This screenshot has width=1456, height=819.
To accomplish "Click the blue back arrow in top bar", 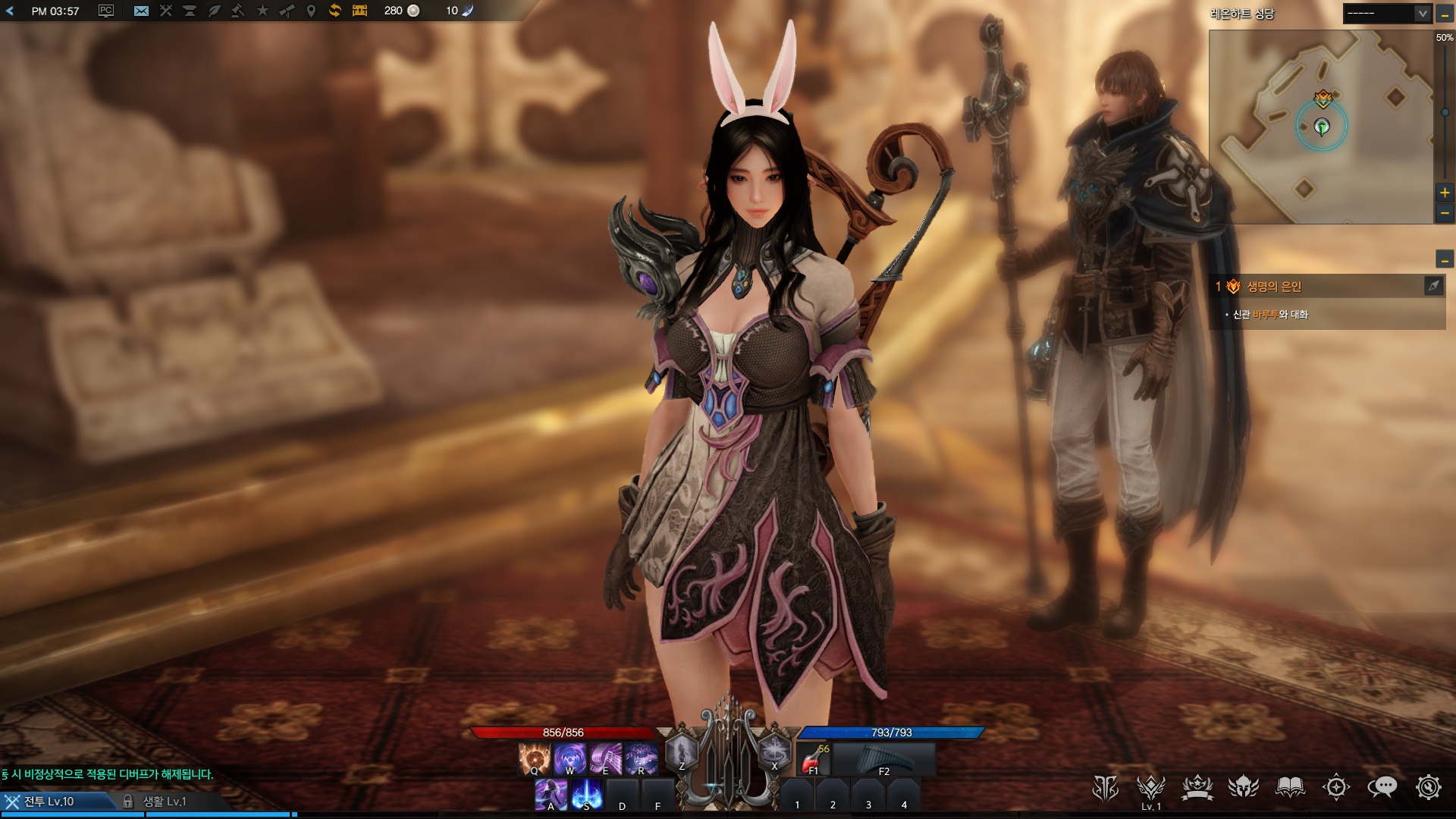I will [10, 11].
